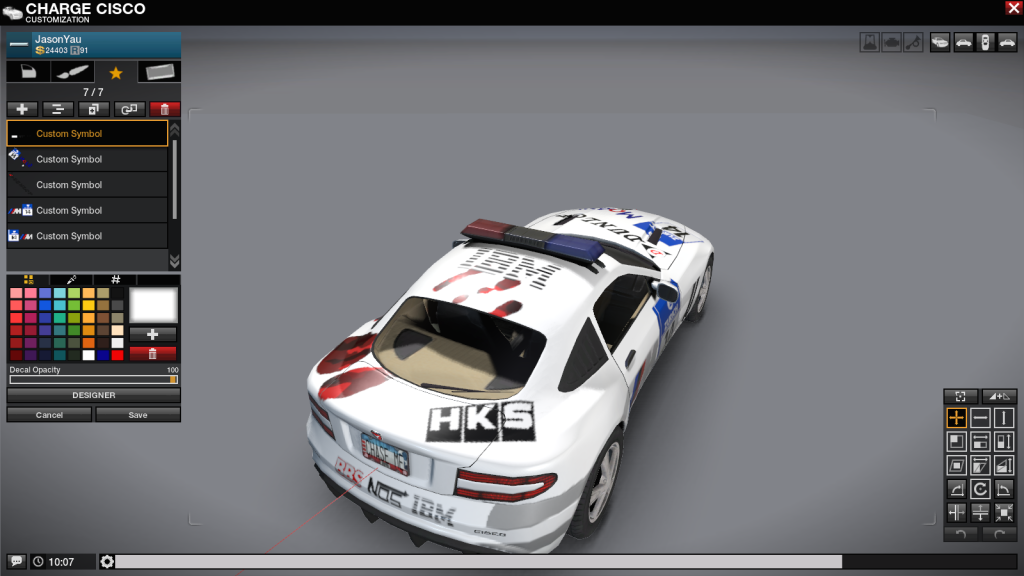Image resolution: width=1024 pixels, height=576 pixels.
Task: Choose the horizontal-only move tool
Action: 980,417
